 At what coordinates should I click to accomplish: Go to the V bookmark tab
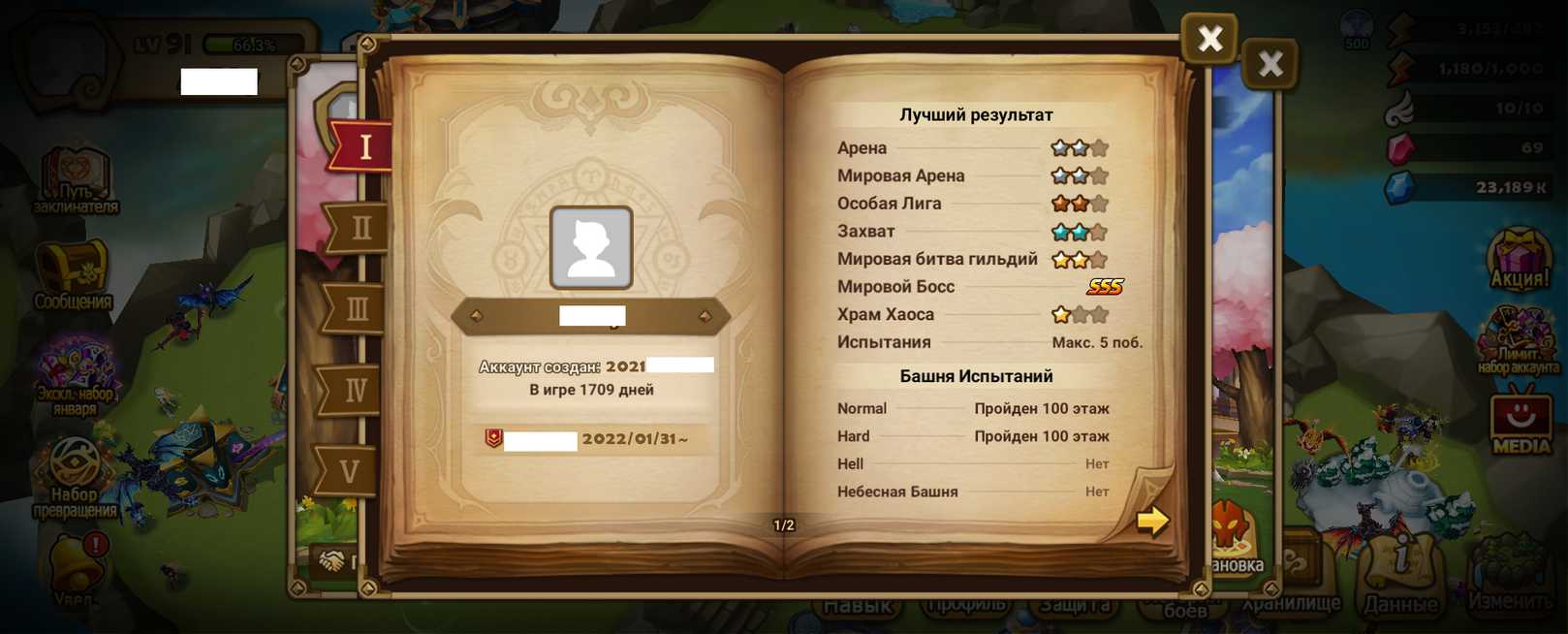(x=349, y=472)
